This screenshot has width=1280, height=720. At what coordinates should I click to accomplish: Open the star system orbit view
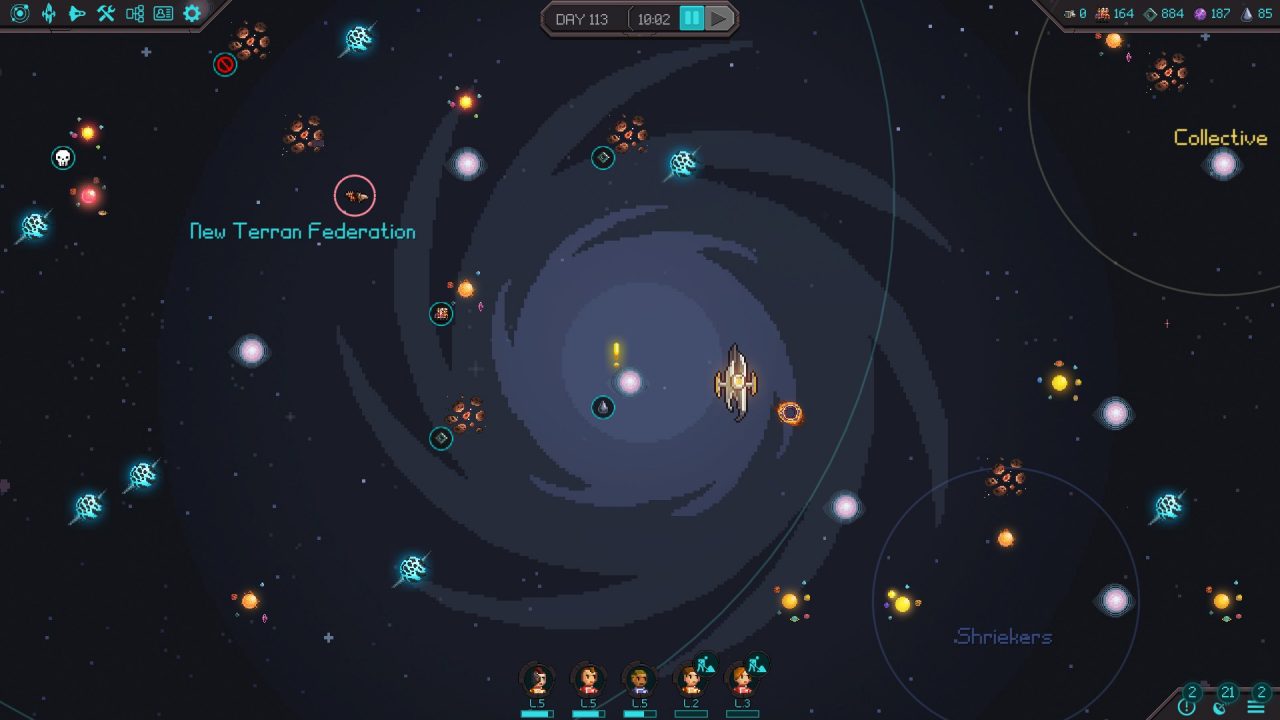click(x=20, y=13)
